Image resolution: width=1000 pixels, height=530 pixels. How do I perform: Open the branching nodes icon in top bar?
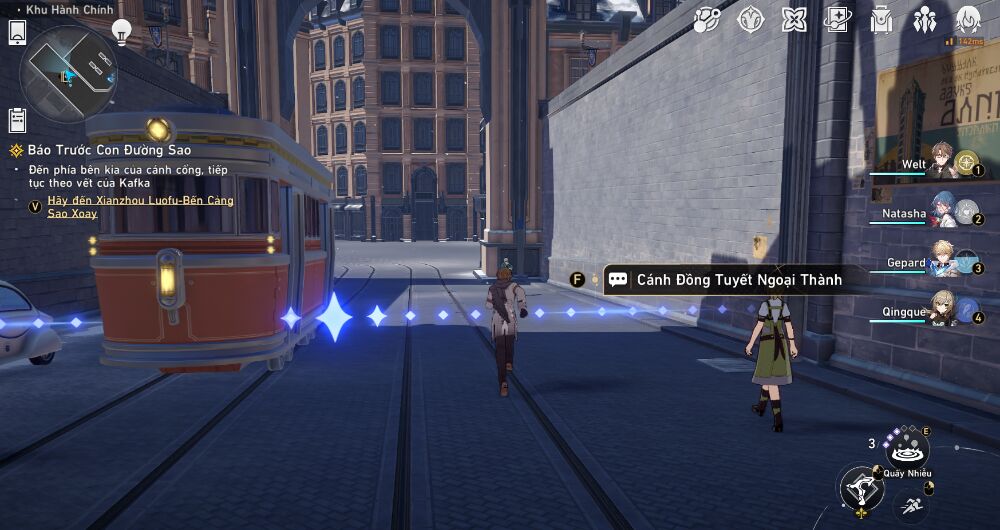(707, 20)
